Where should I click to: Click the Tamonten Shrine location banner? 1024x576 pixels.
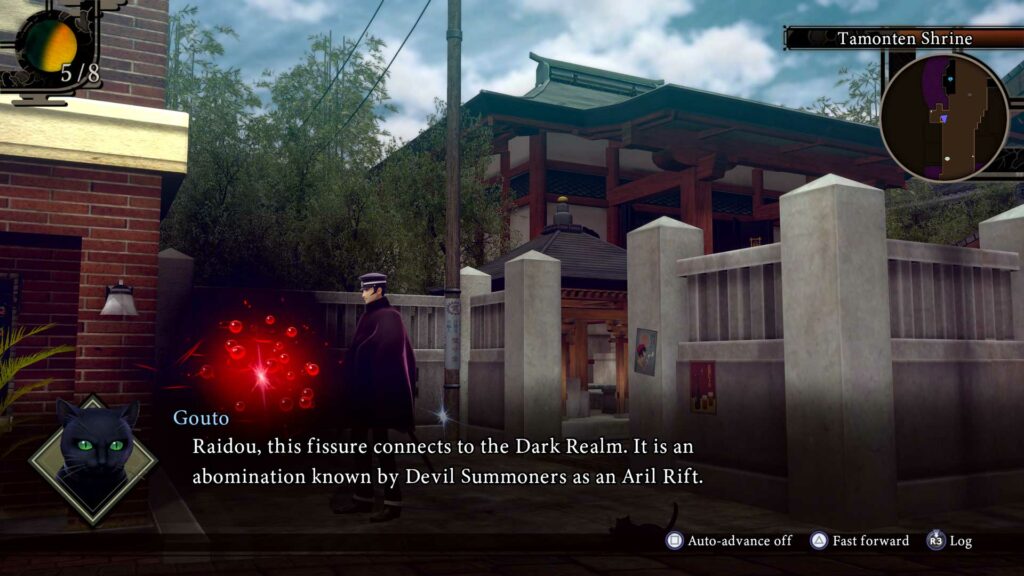coord(903,39)
